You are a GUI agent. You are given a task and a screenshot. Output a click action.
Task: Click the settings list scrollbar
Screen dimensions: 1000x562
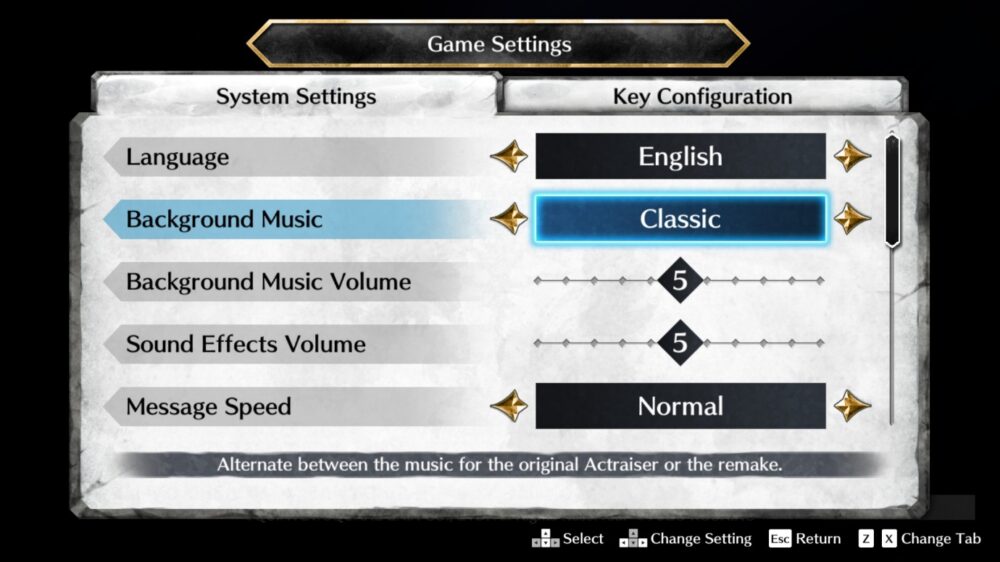coord(893,190)
